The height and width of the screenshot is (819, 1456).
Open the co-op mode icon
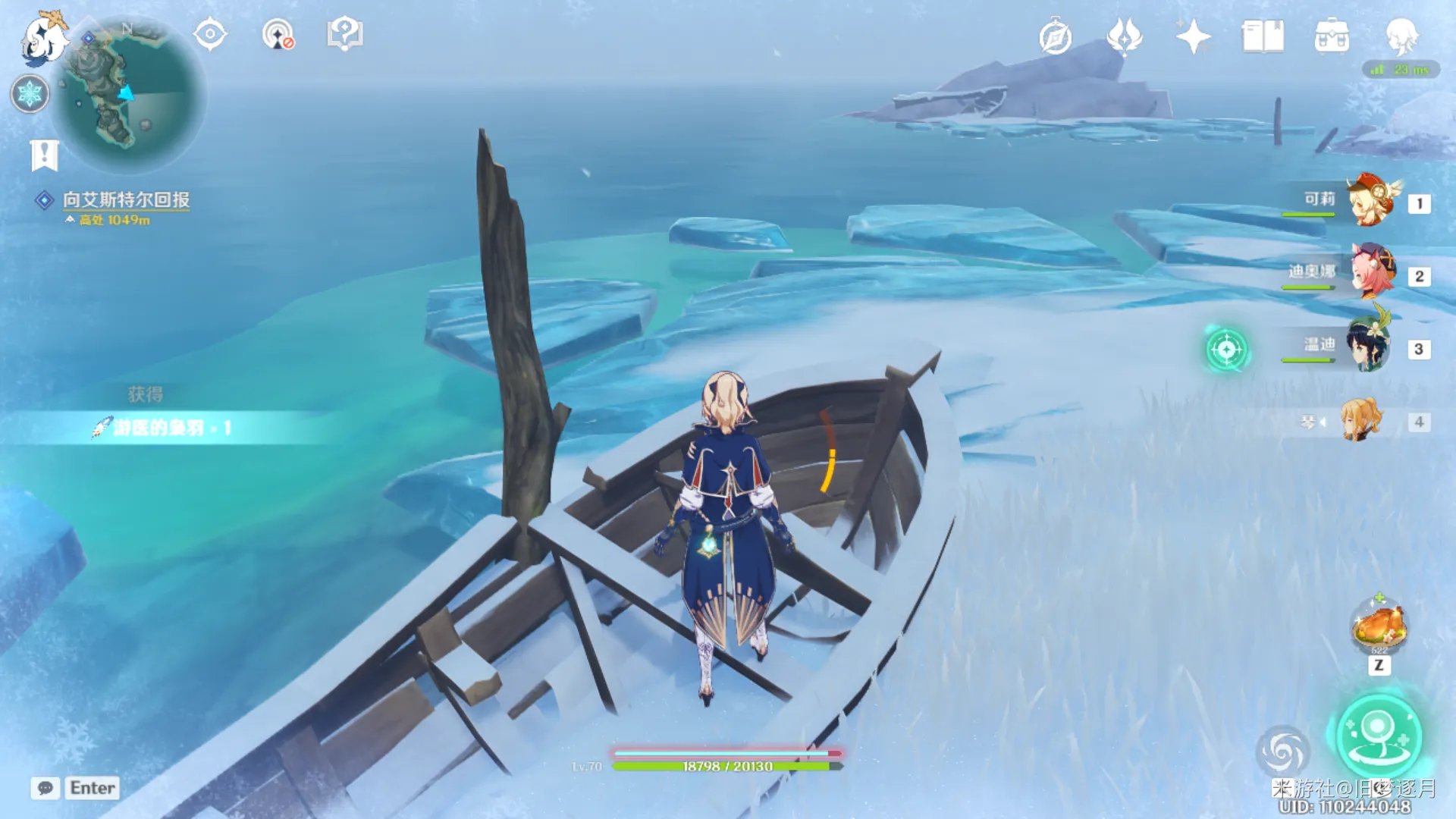[x=278, y=35]
